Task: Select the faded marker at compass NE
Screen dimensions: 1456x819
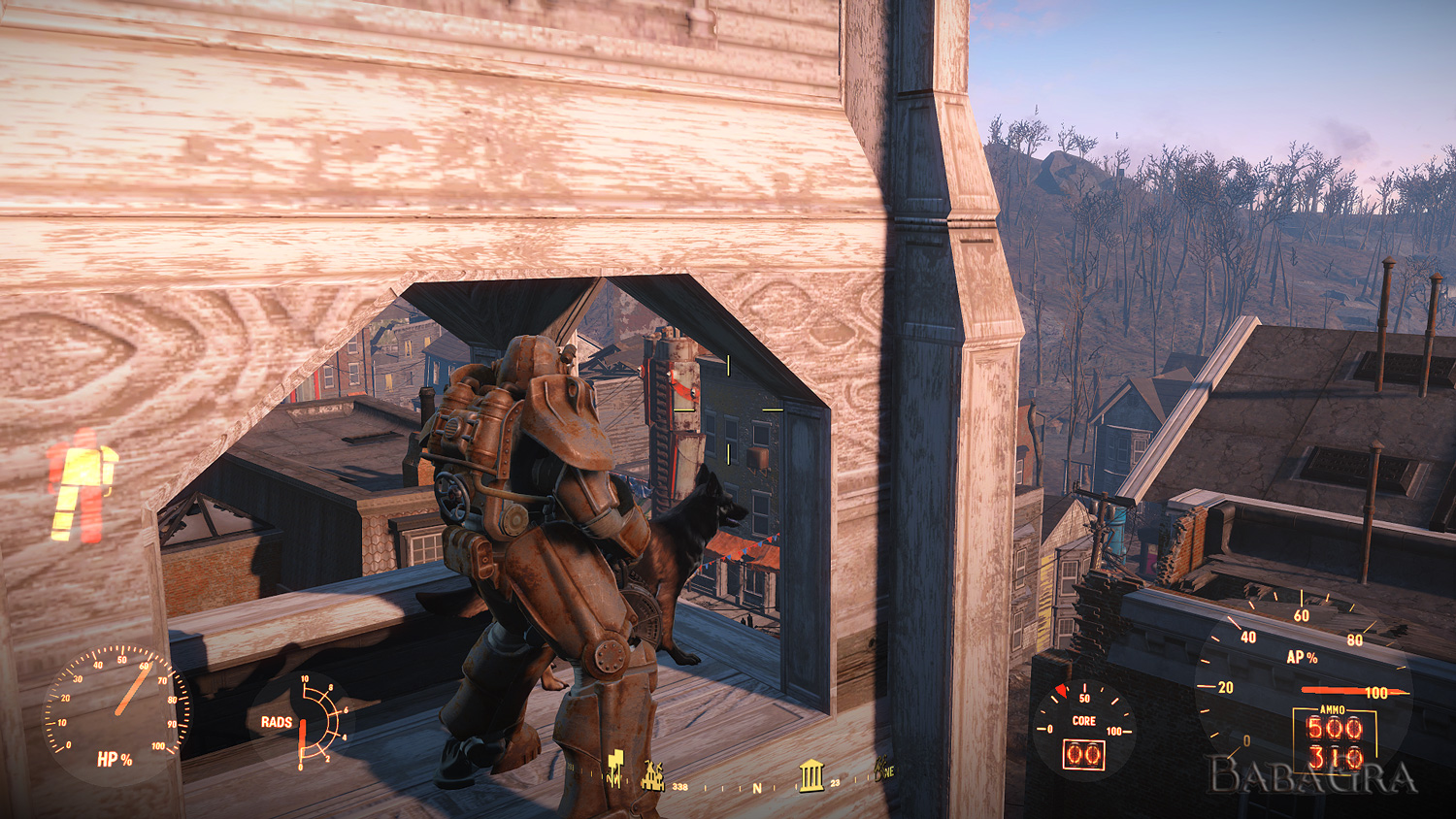Action: point(884,770)
